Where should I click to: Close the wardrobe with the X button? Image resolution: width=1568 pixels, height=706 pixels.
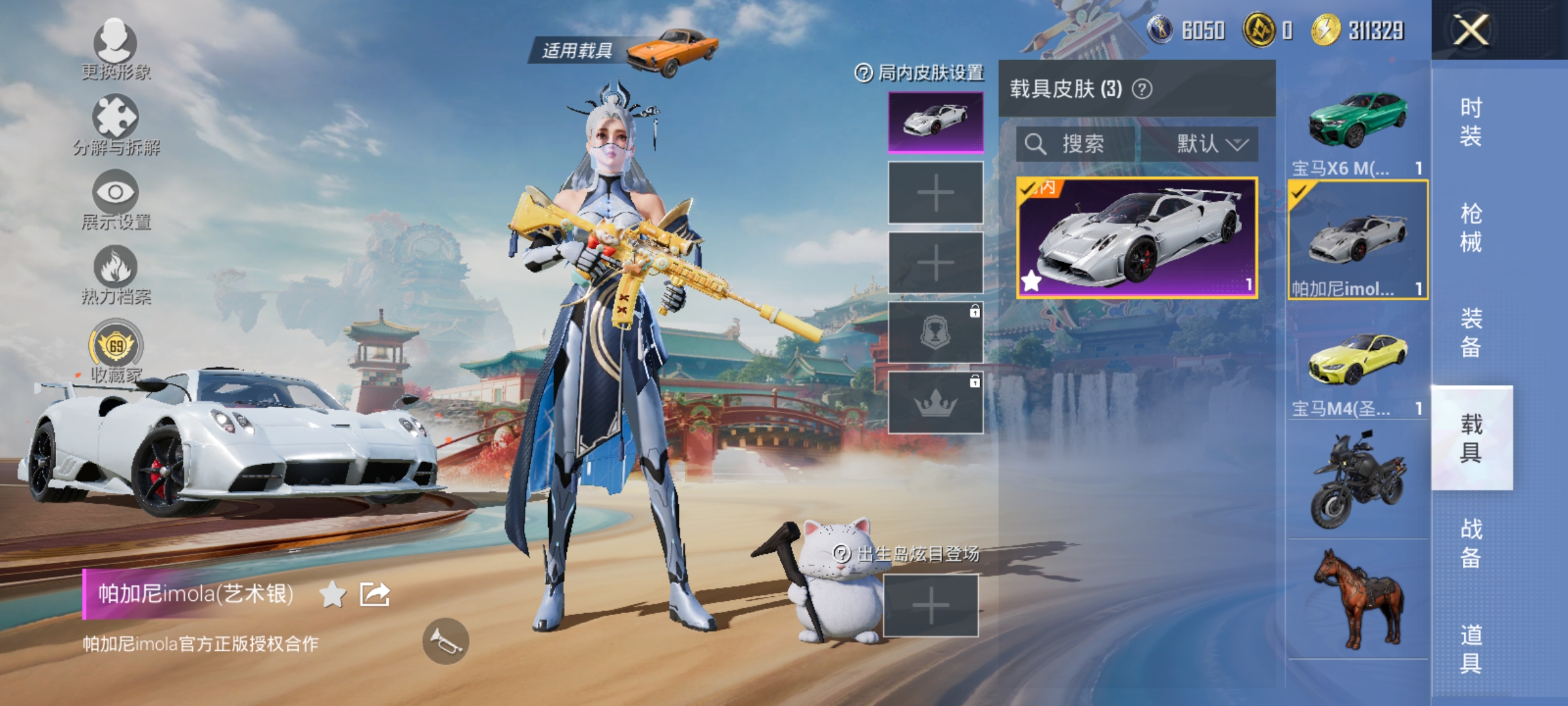pyautogui.click(x=1471, y=30)
